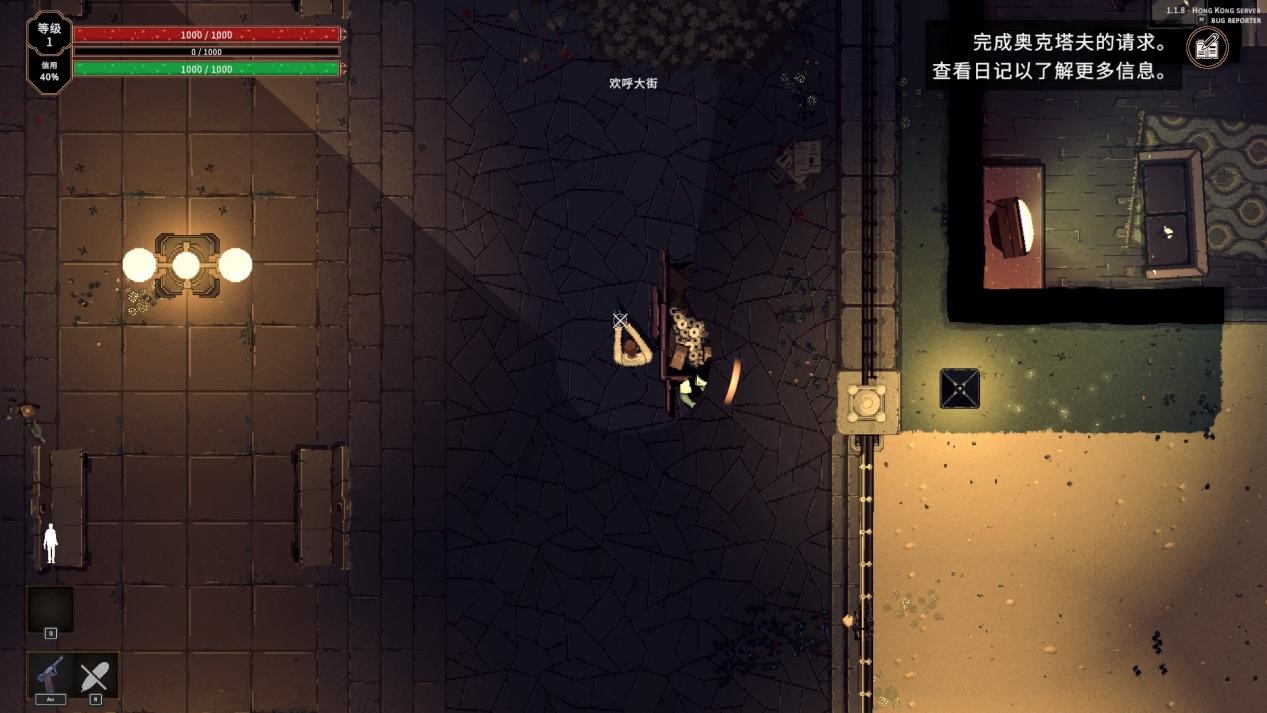This screenshot has height=713, width=1267.
Task: Click the crossed-out bullet ammo slot
Action: (x=95, y=675)
